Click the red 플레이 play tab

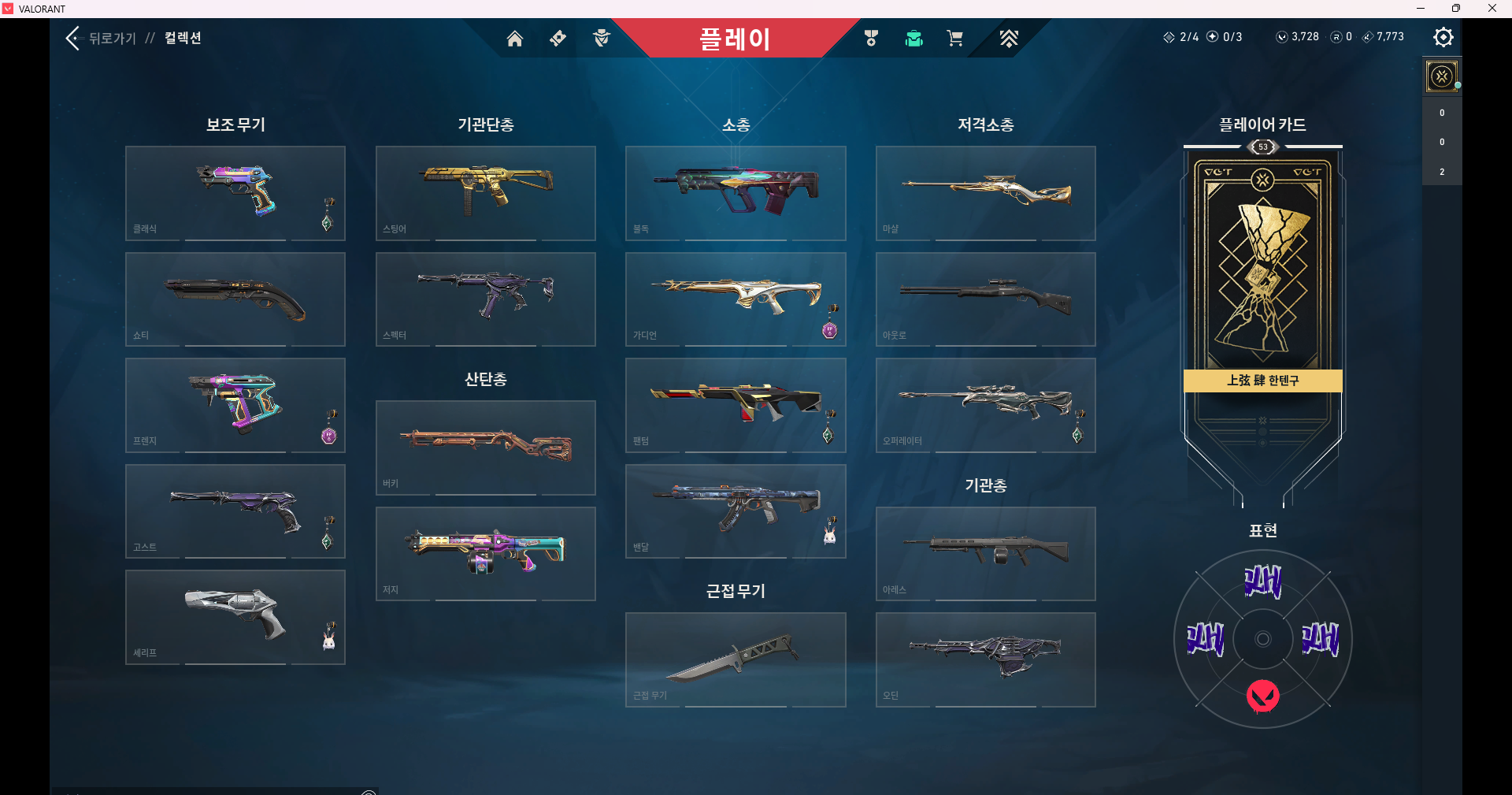[x=734, y=39]
